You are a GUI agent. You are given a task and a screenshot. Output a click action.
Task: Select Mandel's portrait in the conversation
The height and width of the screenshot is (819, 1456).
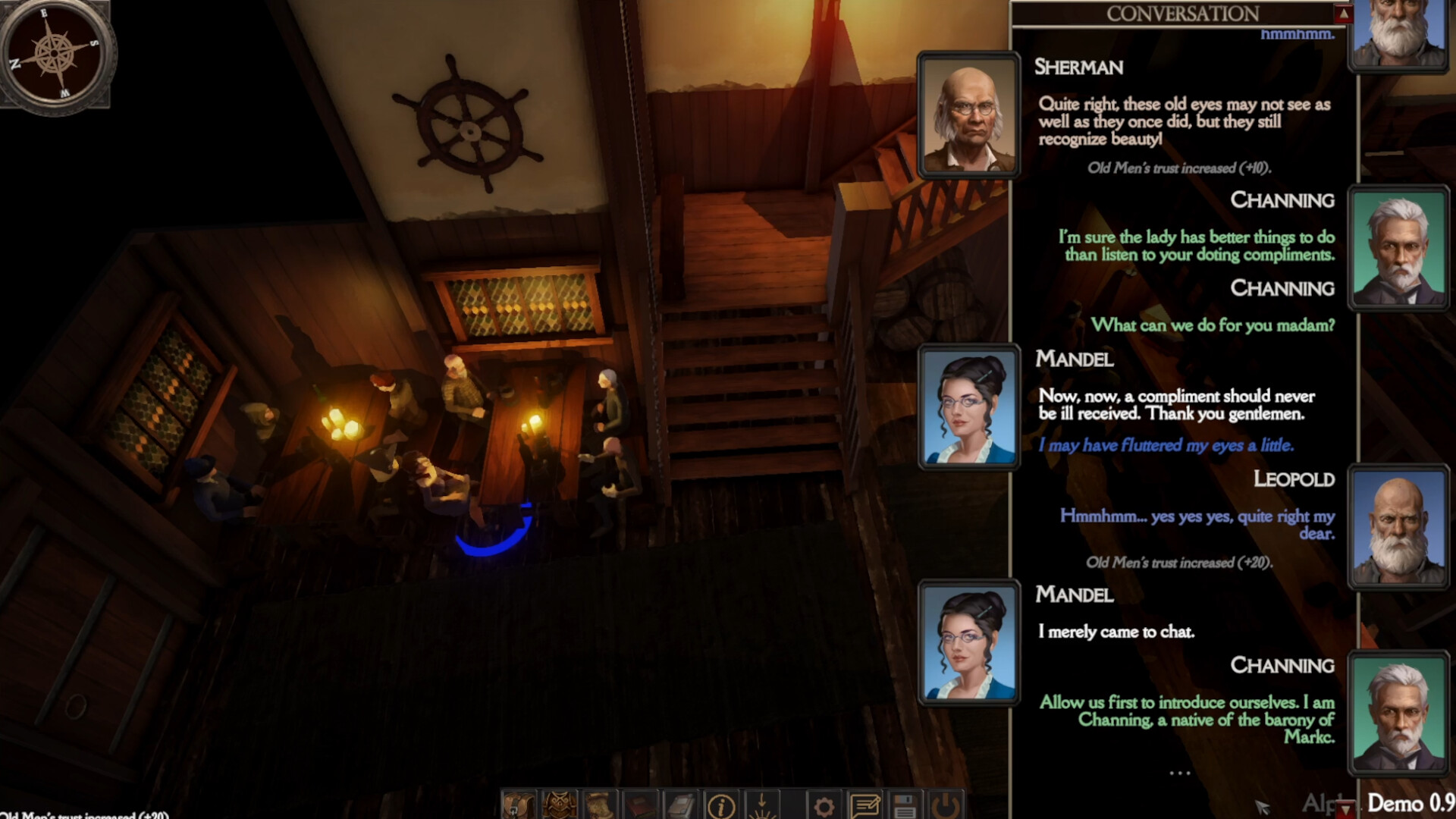tap(968, 407)
